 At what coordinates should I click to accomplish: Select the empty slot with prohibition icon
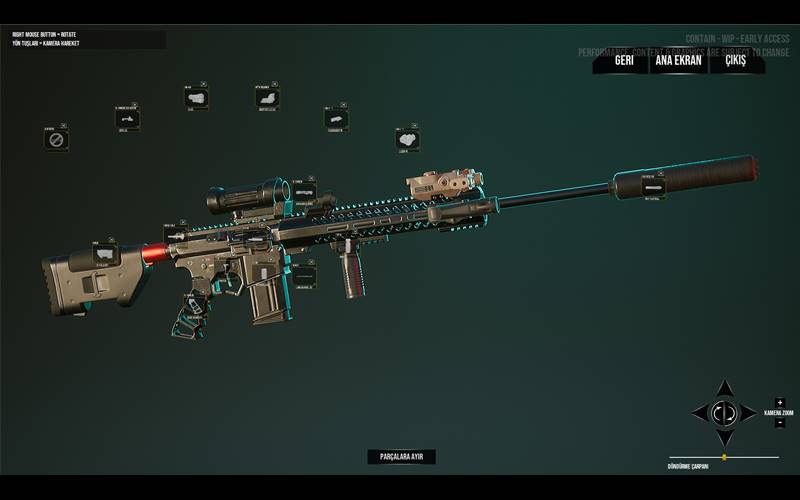57,140
